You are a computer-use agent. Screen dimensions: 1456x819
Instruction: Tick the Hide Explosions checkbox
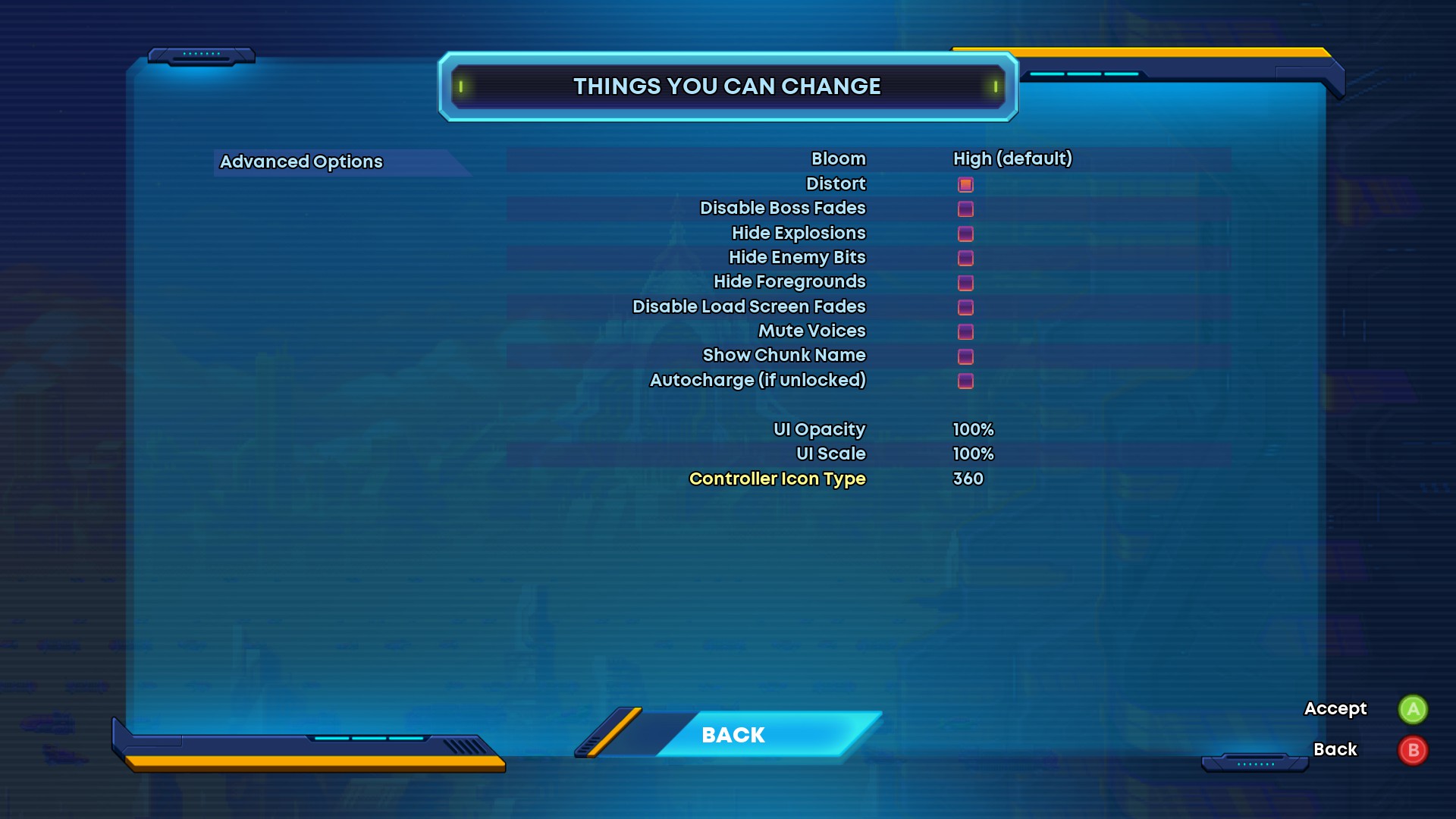(x=965, y=234)
